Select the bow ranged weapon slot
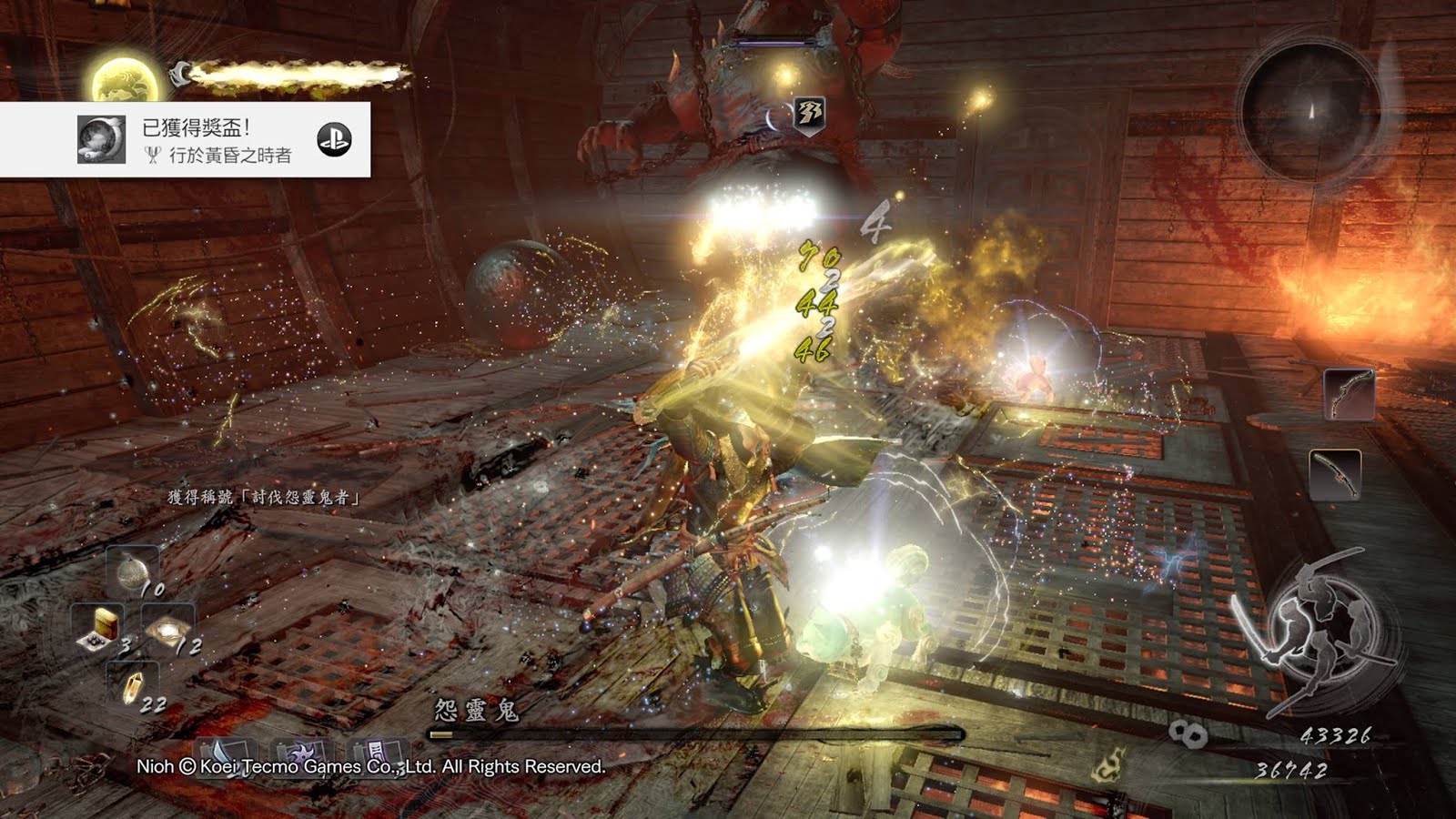The width and height of the screenshot is (1456, 819). pos(1348,393)
